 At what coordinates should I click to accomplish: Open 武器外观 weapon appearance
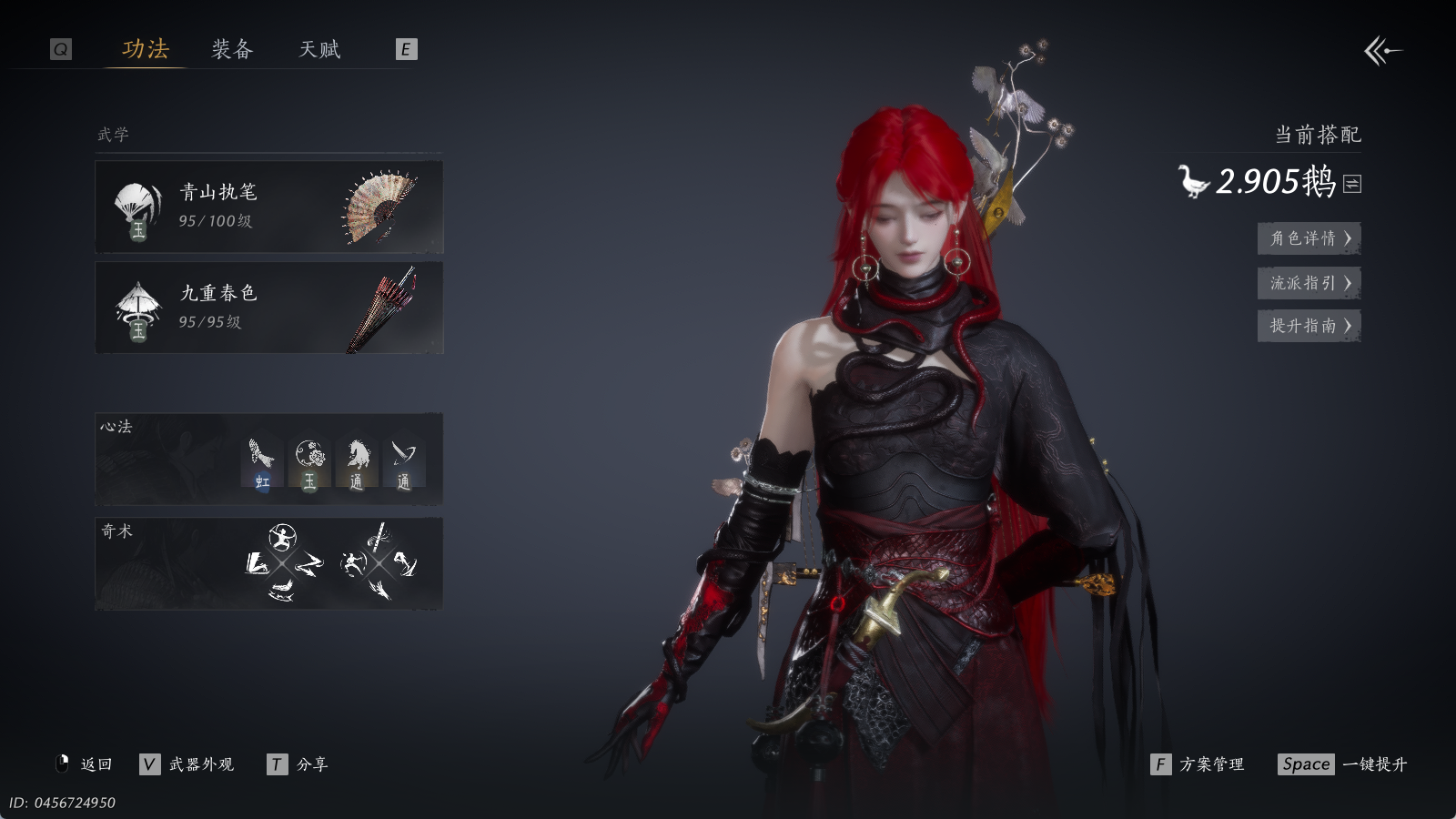(x=187, y=764)
